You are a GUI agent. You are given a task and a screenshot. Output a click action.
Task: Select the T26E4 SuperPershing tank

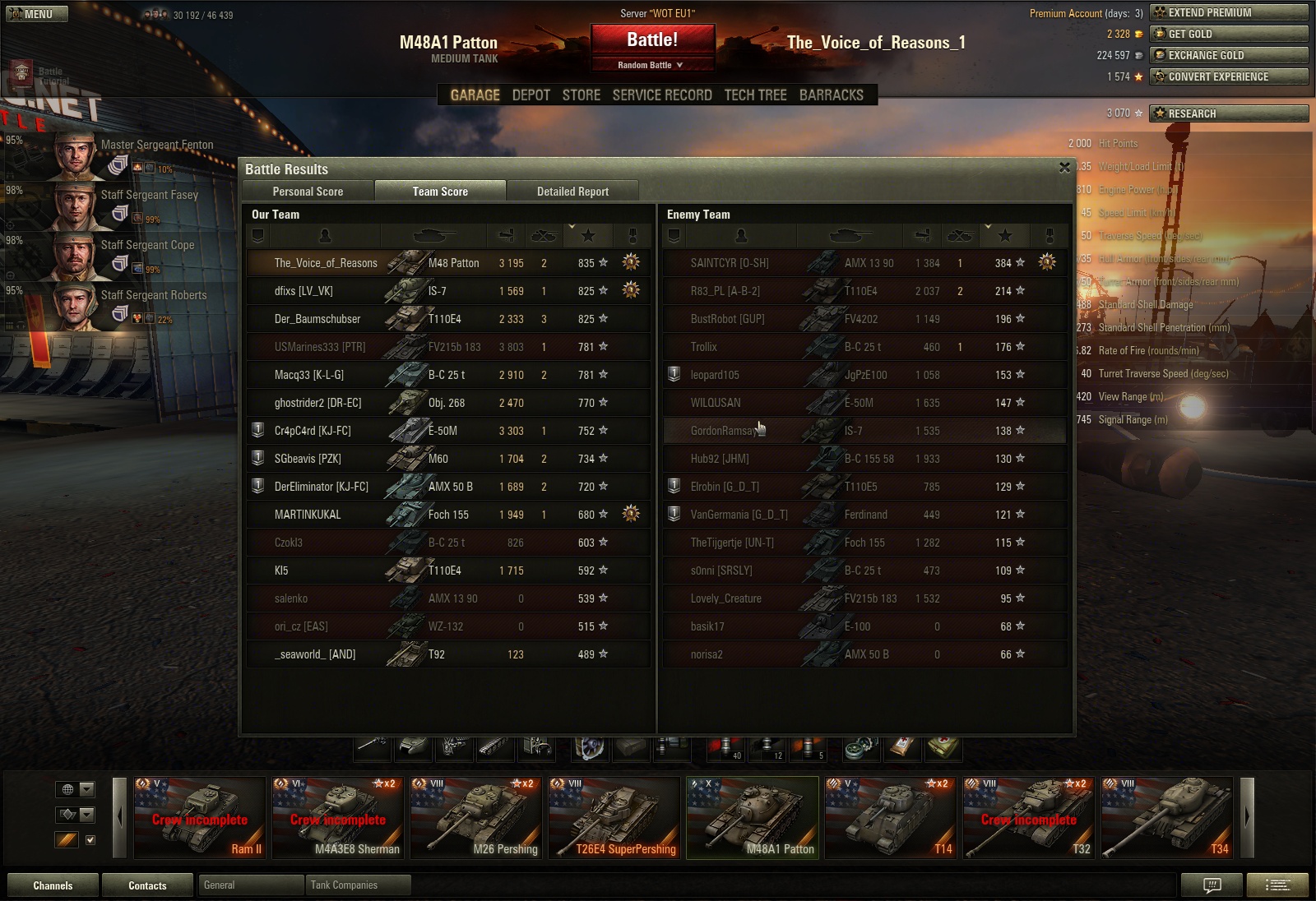615,818
